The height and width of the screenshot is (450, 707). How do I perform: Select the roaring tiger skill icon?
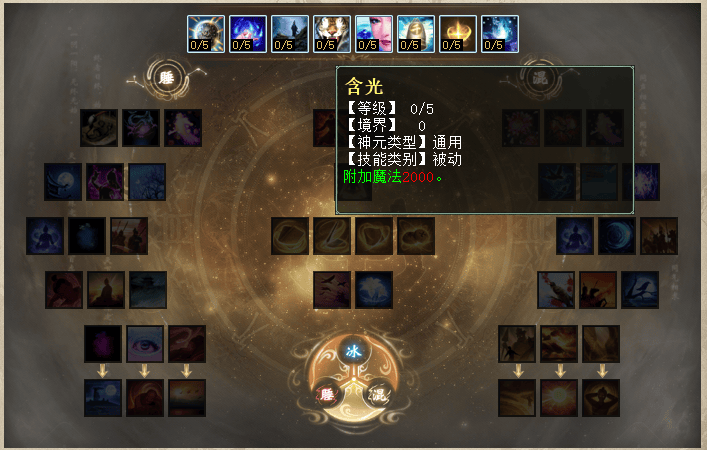[x=331, y=33]
